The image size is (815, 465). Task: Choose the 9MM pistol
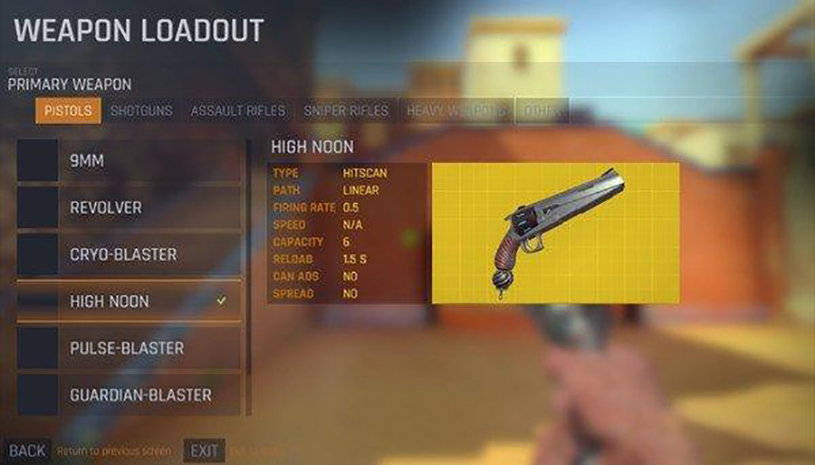[x=130, y=161]
